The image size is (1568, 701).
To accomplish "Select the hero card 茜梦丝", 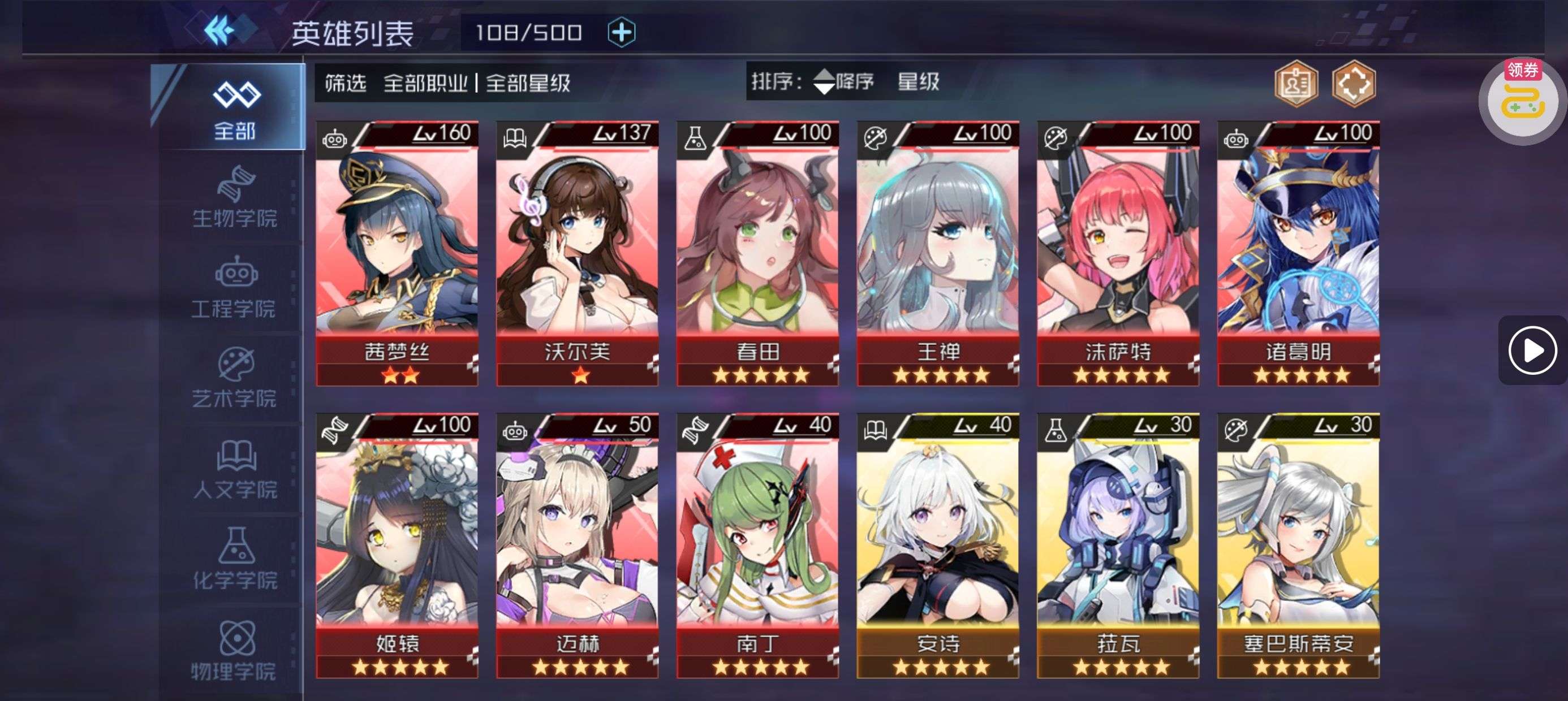I will (x=397, y=253).
